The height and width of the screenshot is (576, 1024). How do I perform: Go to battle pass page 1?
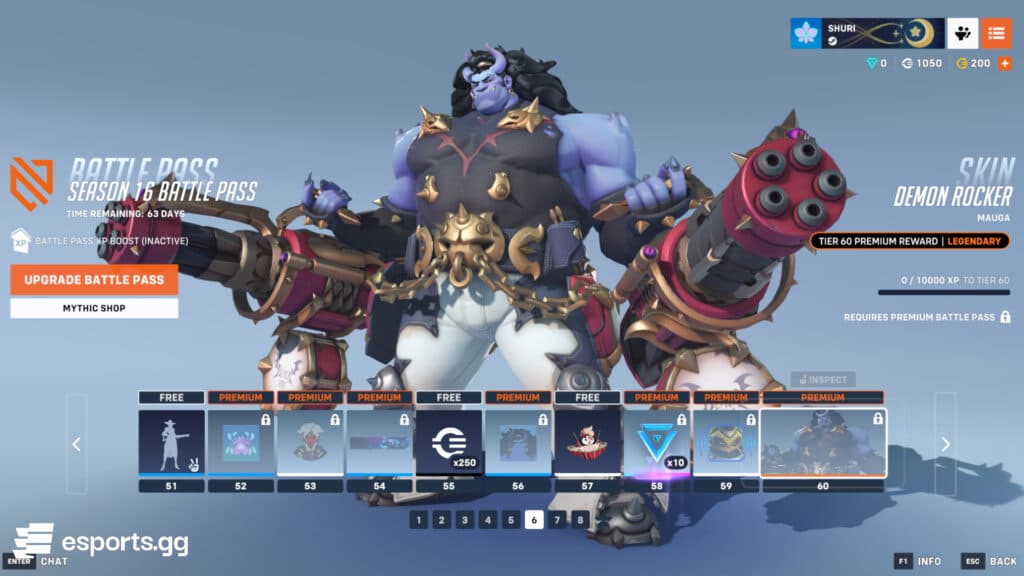[418, 520]
